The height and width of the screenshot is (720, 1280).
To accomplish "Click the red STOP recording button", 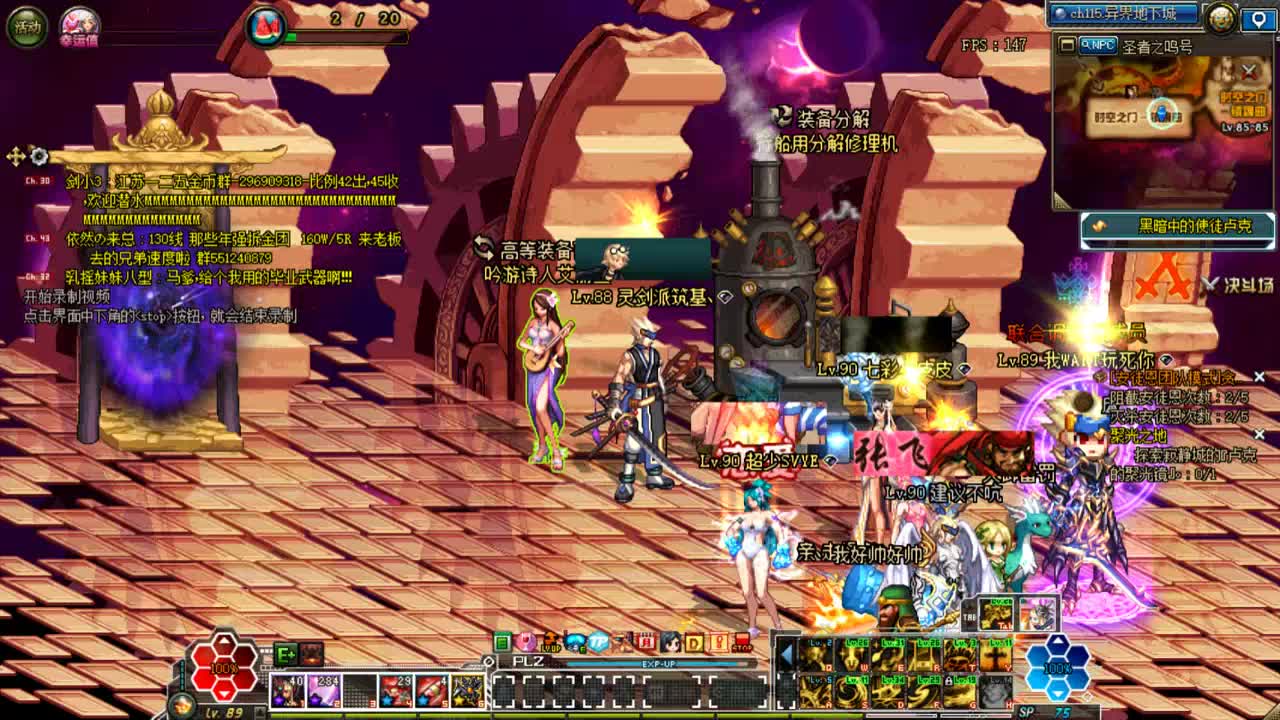I will [742, 642].
